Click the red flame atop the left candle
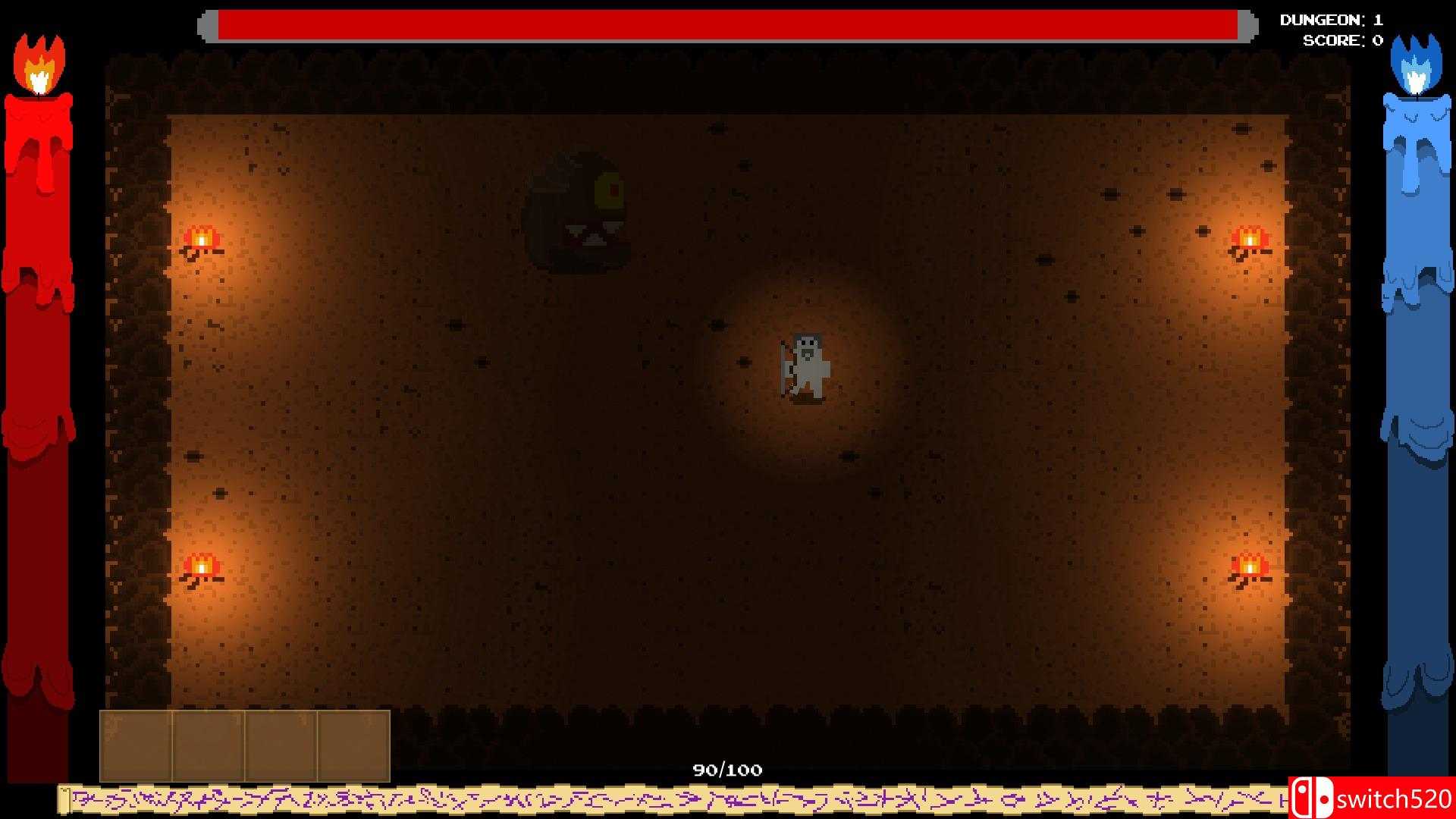Image resolution: width=1456 pixels, height=819 pixels. pos(38,64)
